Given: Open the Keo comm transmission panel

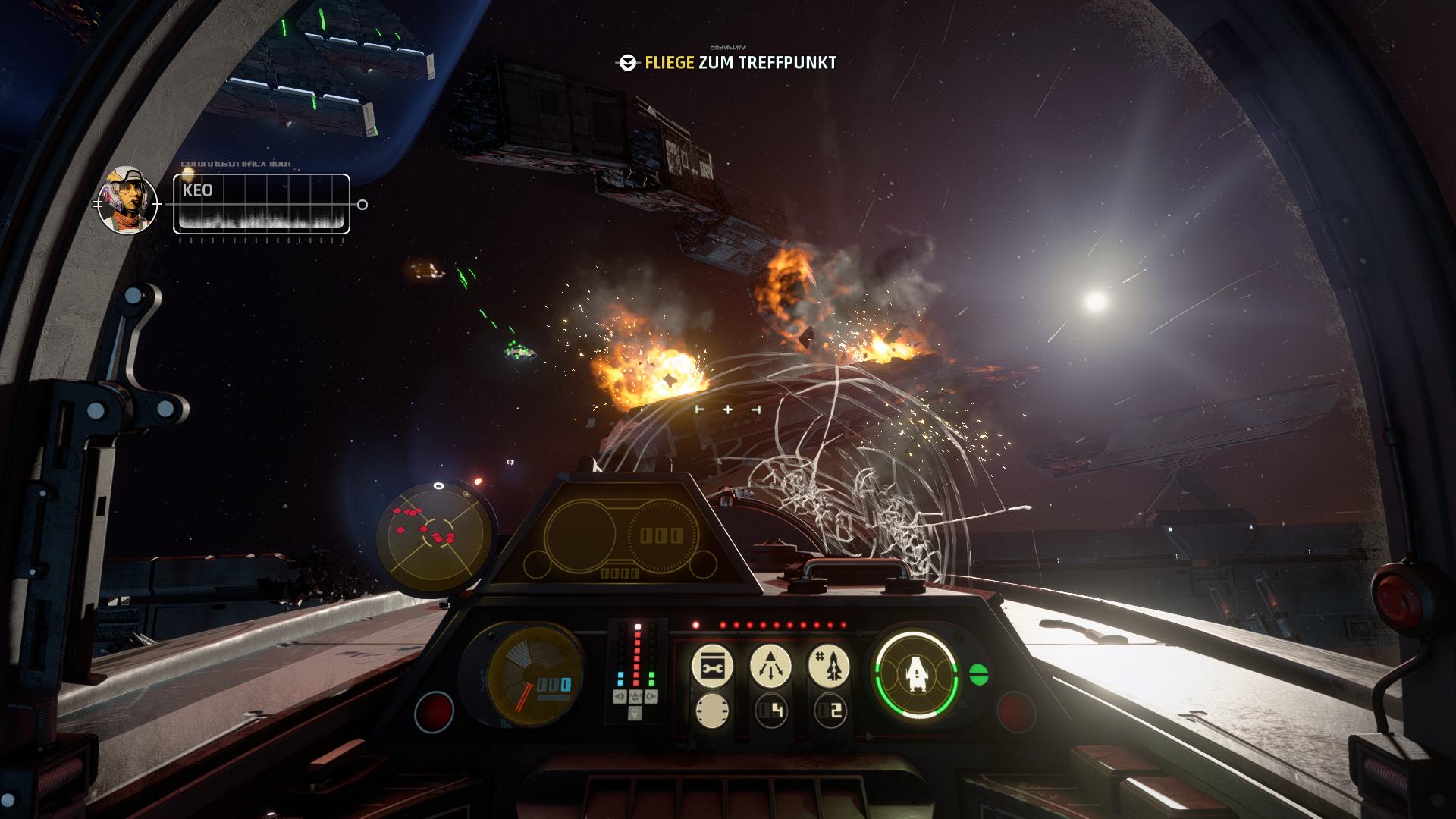Looking at the screenshot, I should click(262, 203).
